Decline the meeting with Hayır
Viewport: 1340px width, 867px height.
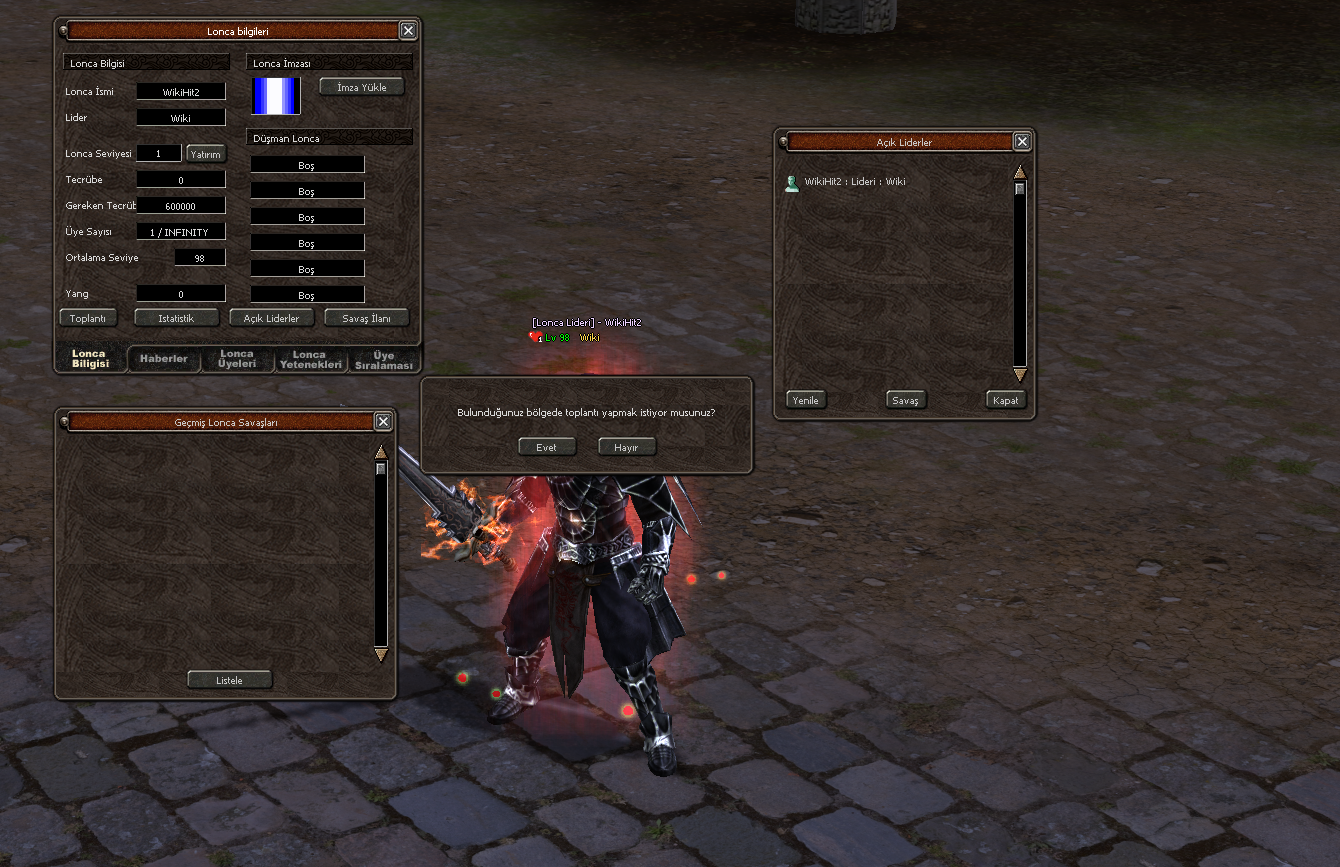pos(627,447)
